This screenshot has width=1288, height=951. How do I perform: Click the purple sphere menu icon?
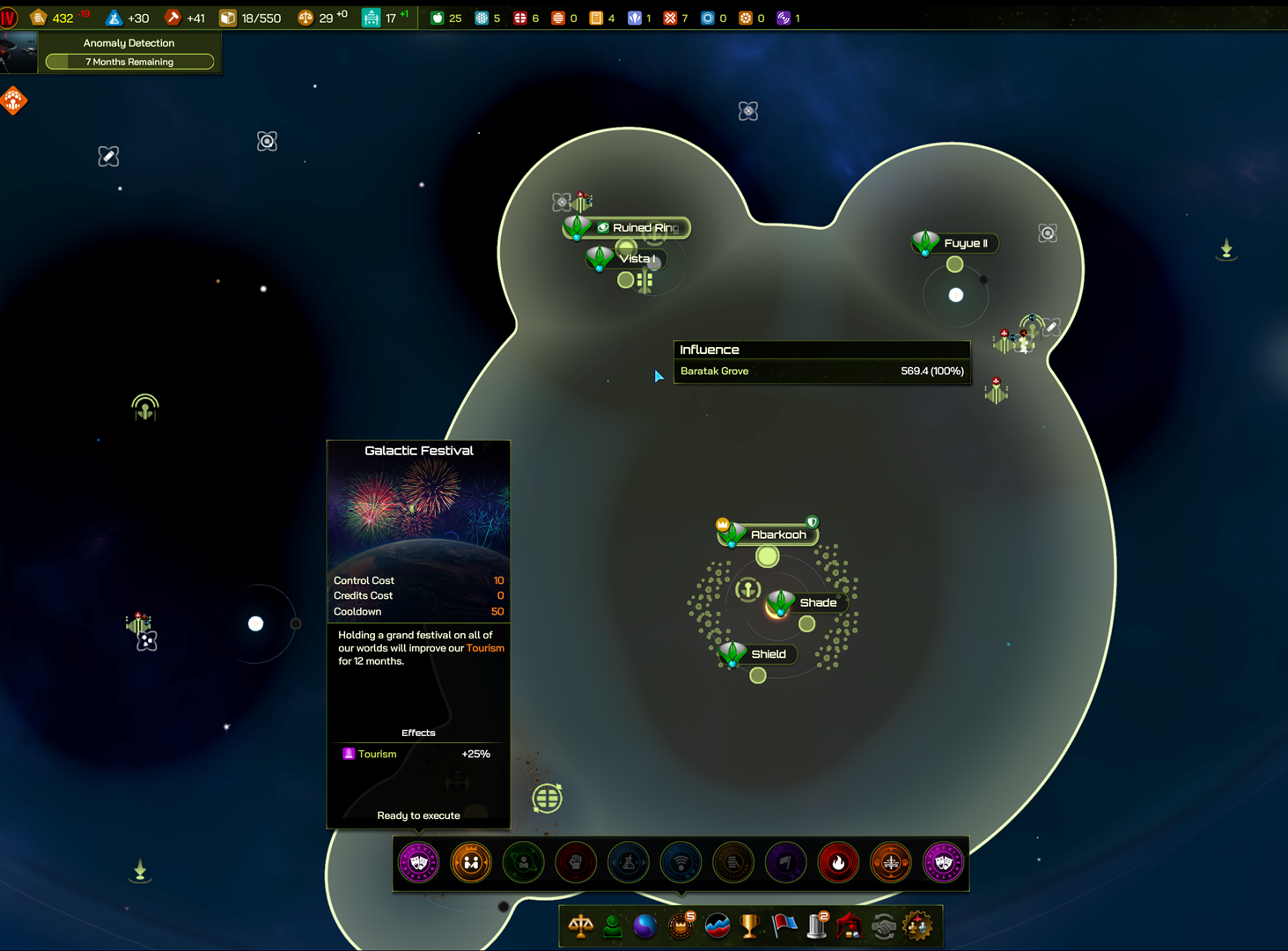645,926
